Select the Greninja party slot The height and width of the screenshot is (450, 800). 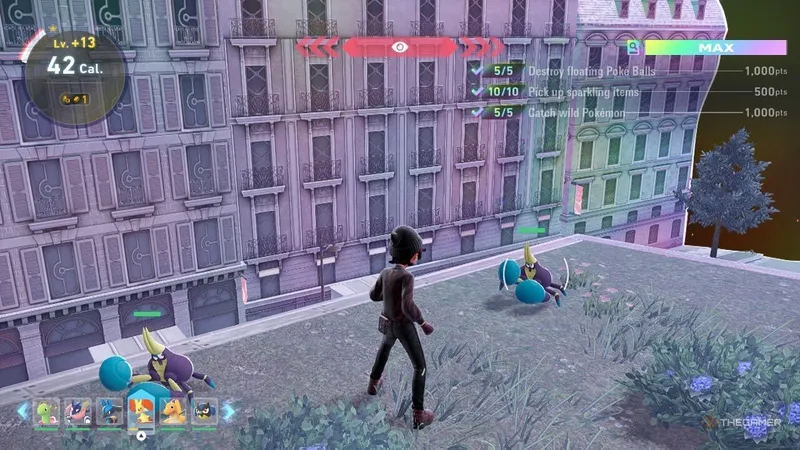tap(77, 411)
